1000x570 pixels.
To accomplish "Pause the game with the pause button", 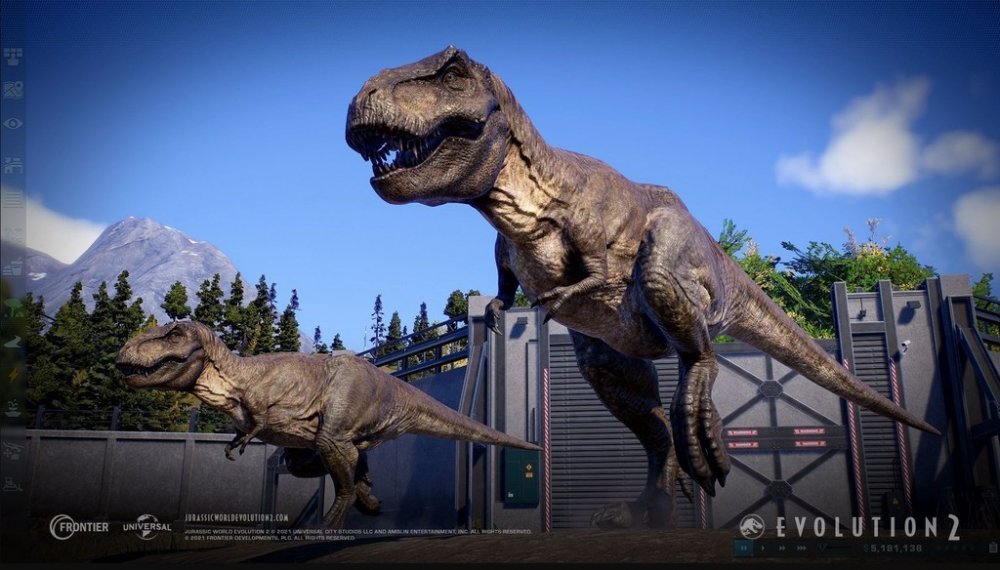I will (x=744, y=548).
